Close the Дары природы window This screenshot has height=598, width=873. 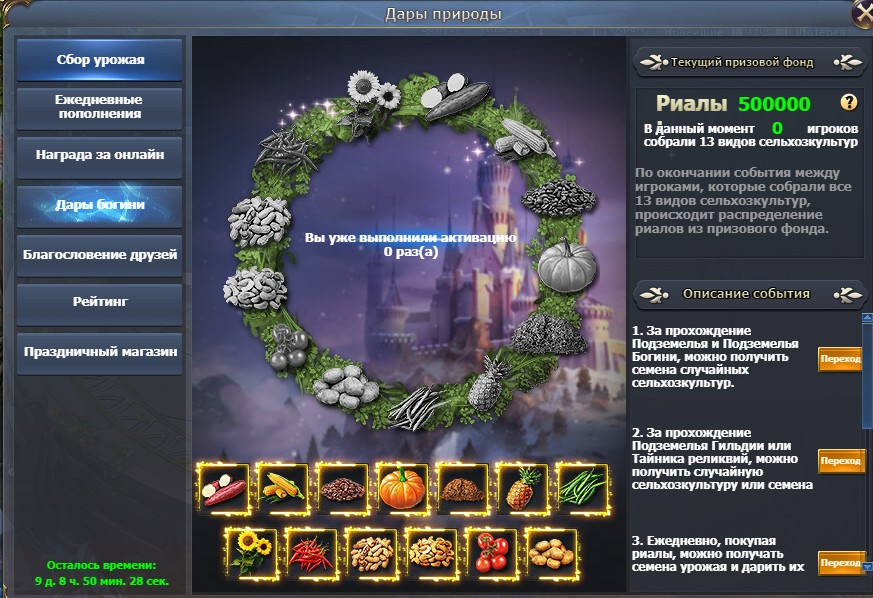863,13
